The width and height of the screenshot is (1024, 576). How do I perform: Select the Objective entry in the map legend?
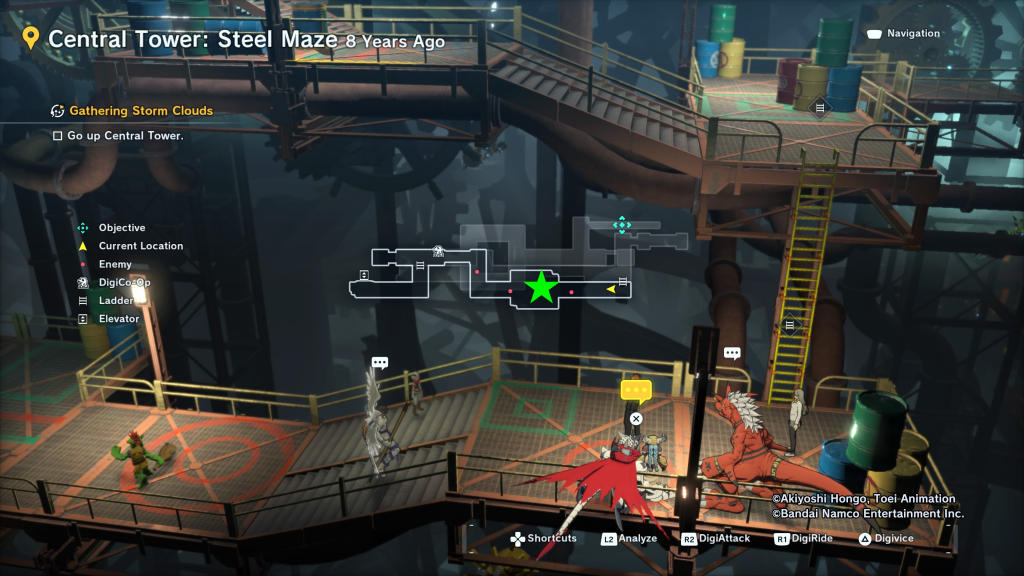coord(121,228)
